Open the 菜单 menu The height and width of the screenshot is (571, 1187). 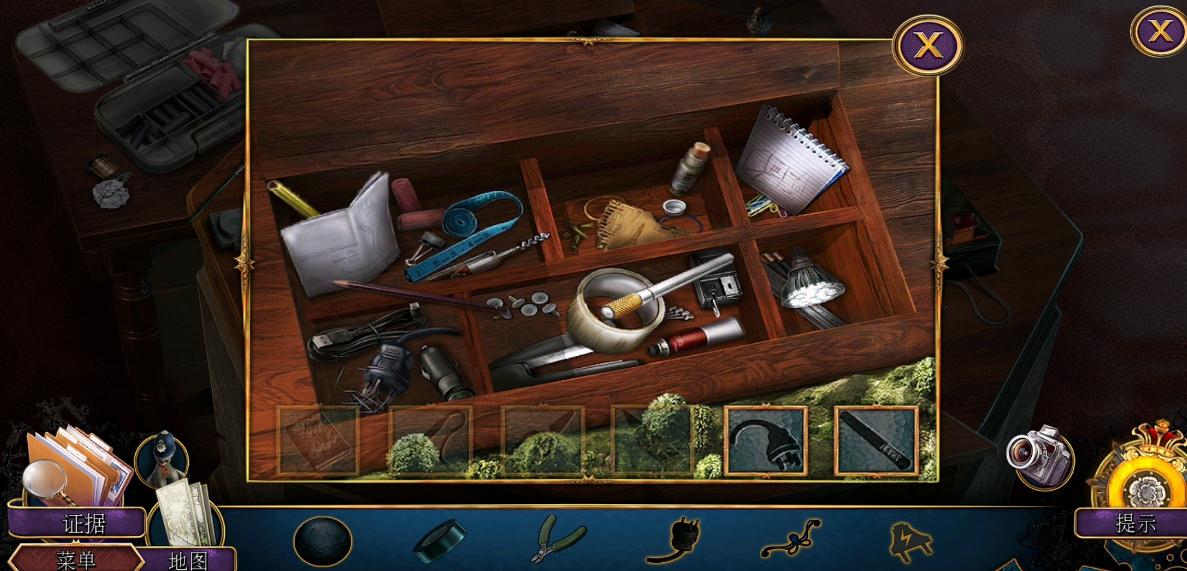(x=76, y=559)
